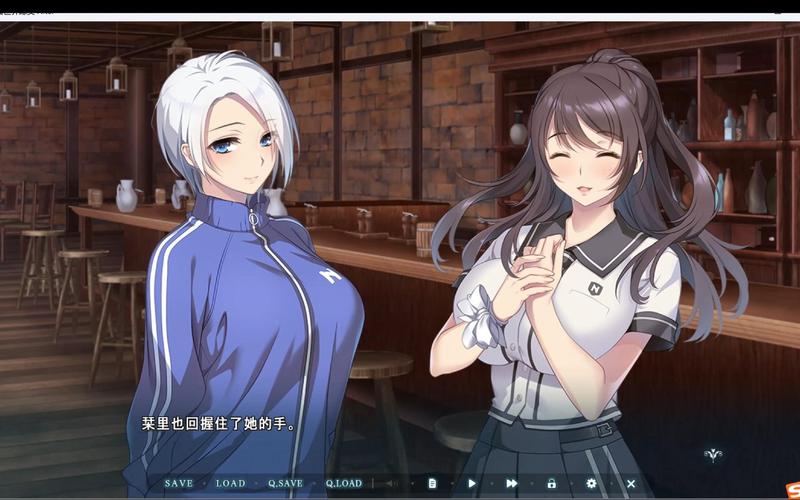Hide the text window with the X

pos(631,483)
